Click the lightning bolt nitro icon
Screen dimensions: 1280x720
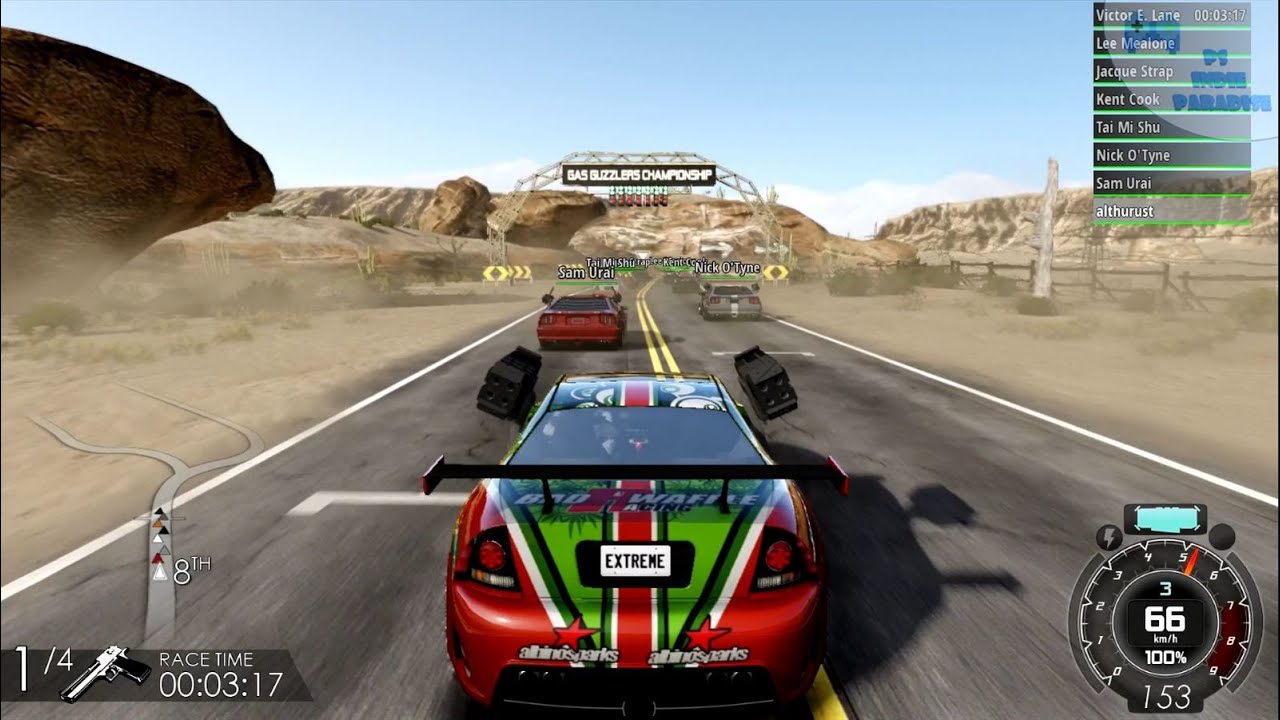tap(1107, 537)
